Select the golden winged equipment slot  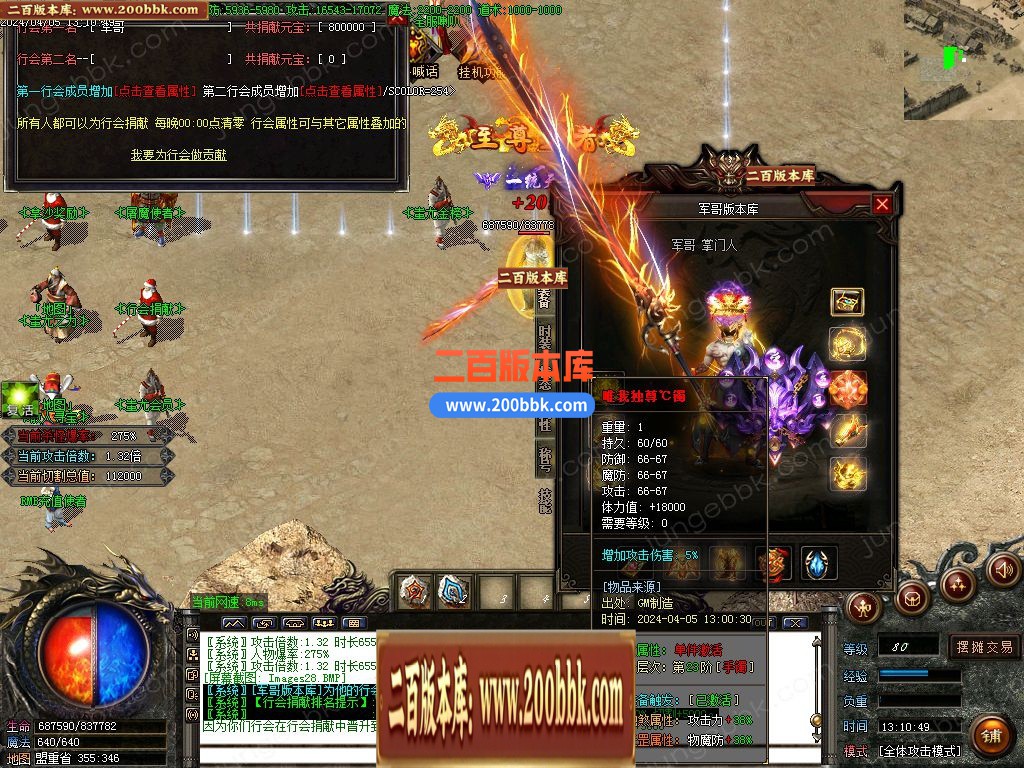click(x=847, y=472)
